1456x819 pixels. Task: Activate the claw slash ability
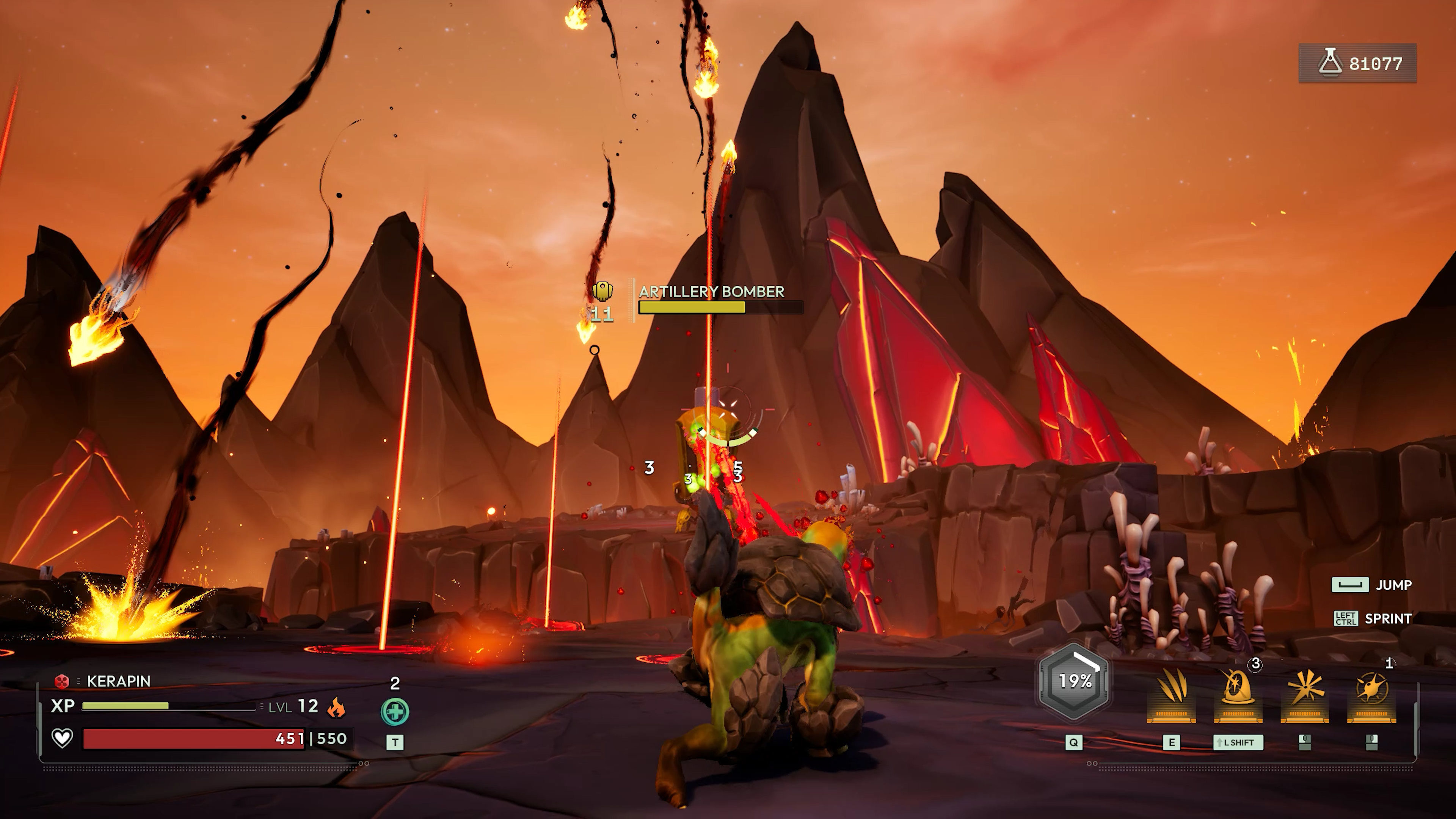point(1171,692)
